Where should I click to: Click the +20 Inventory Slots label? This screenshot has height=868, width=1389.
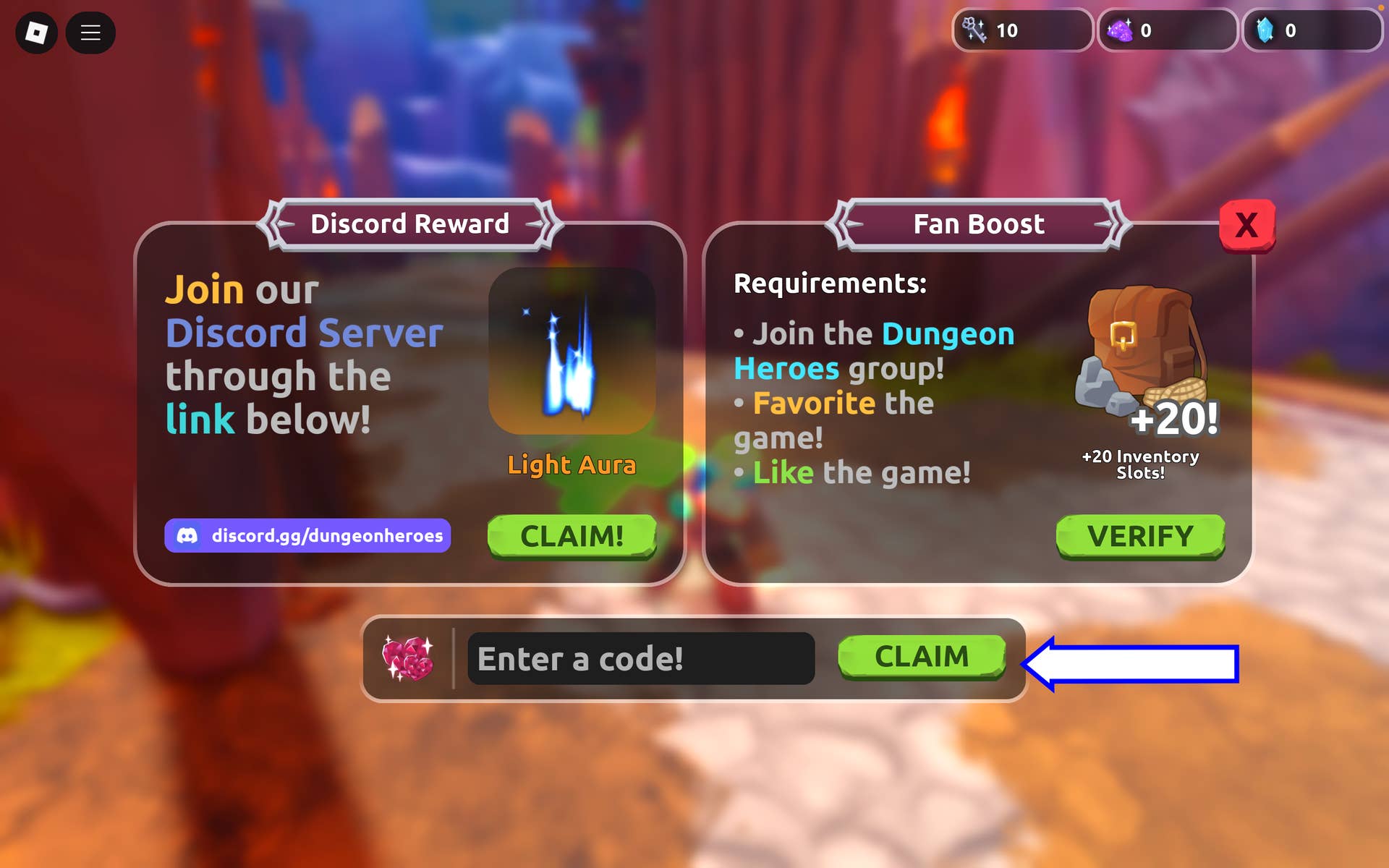(x=1138, y=464)
